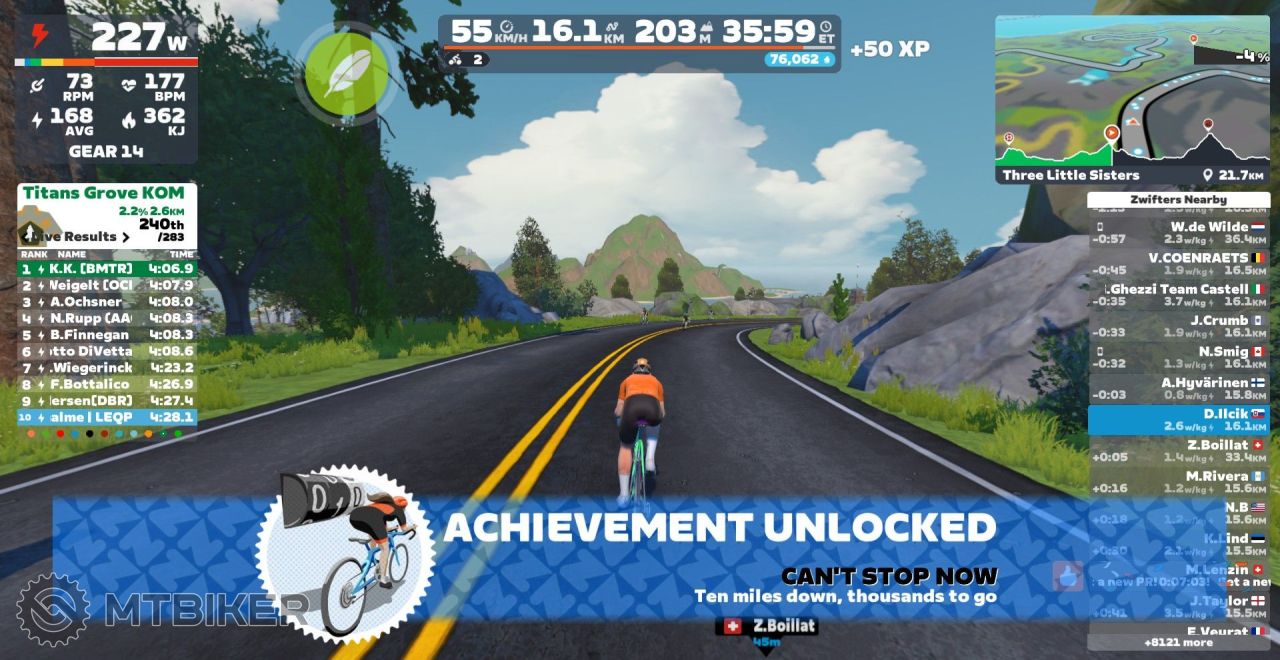Choose Z.Boillat in the Zwifters Nearby list
The image size is (1280, 660).
(1178, 451)
